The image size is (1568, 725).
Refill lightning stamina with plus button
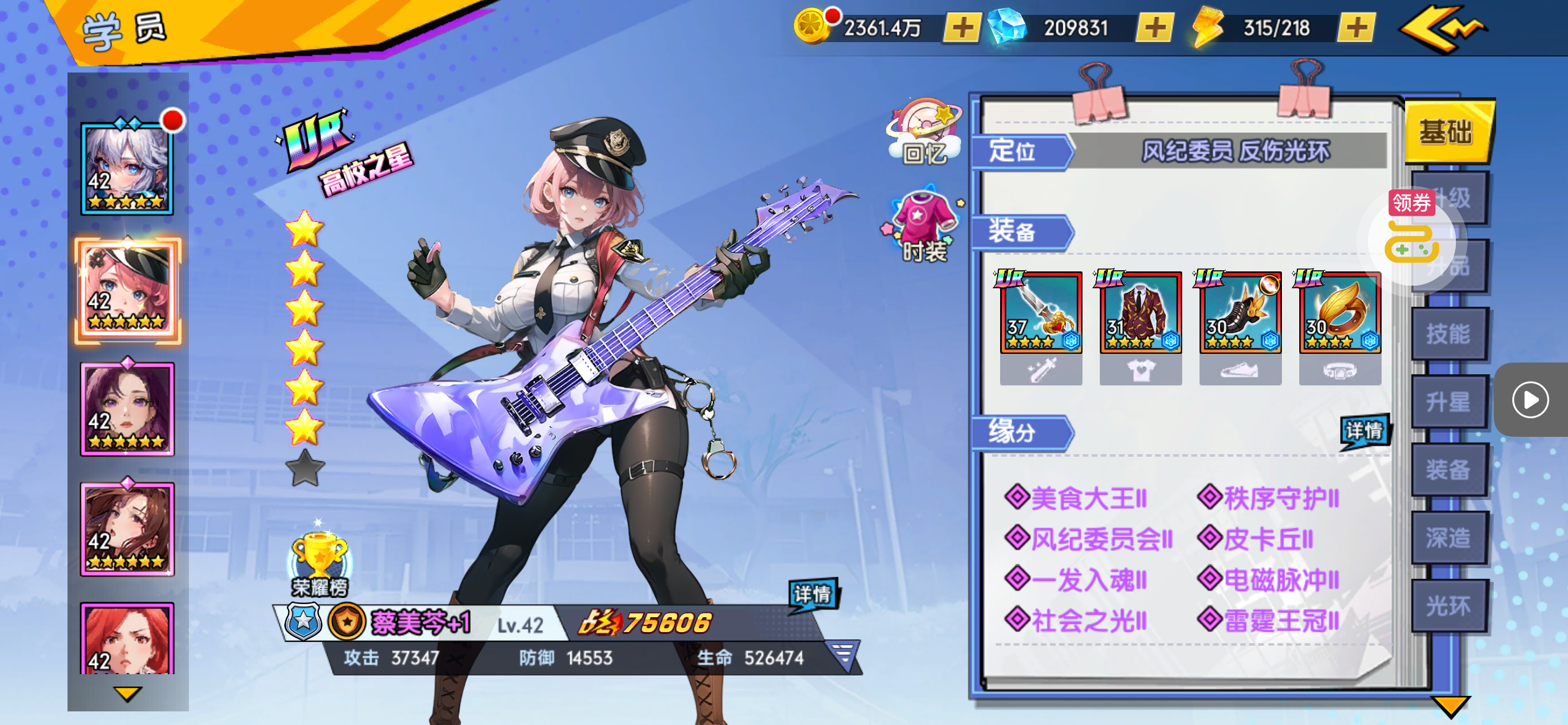point(1356,29)
